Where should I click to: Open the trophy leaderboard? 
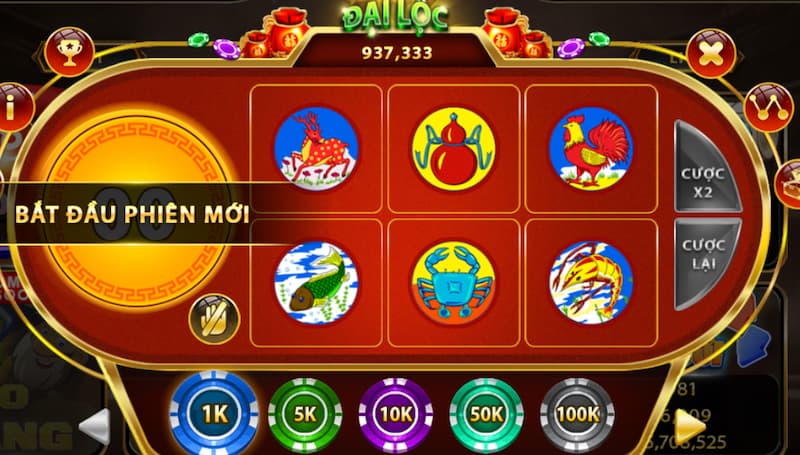click(69, 50)
